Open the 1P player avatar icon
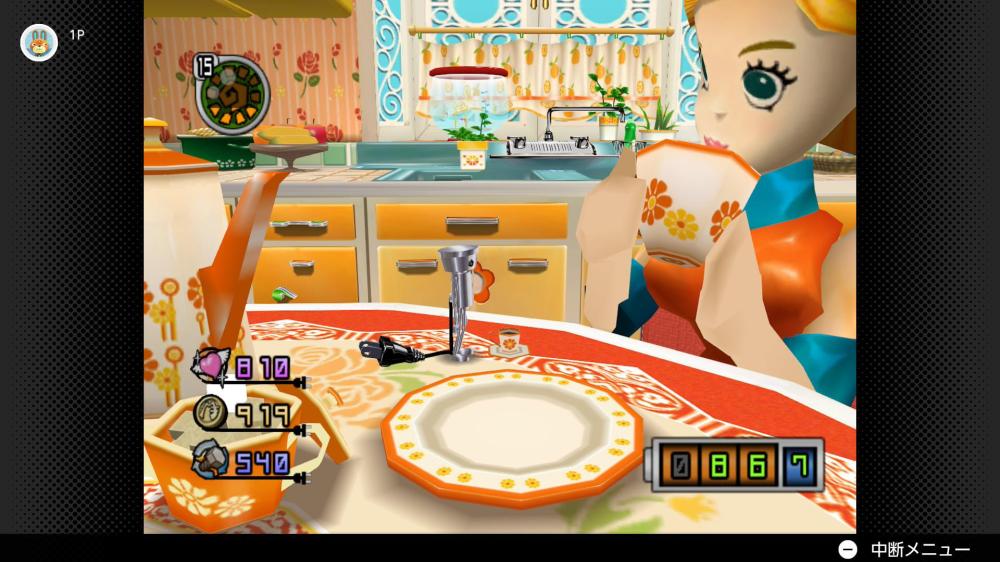1000x562 pixels. (39, 42)
